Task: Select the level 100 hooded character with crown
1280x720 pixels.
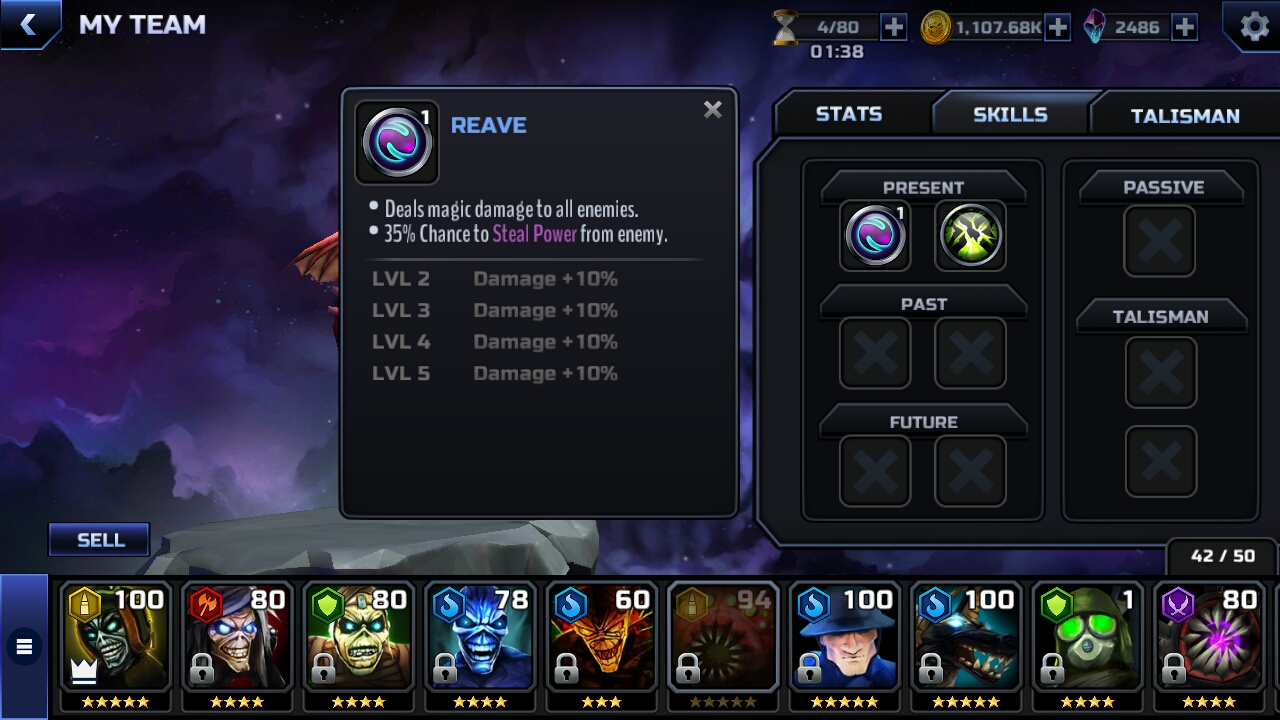Action: [115, 640]
